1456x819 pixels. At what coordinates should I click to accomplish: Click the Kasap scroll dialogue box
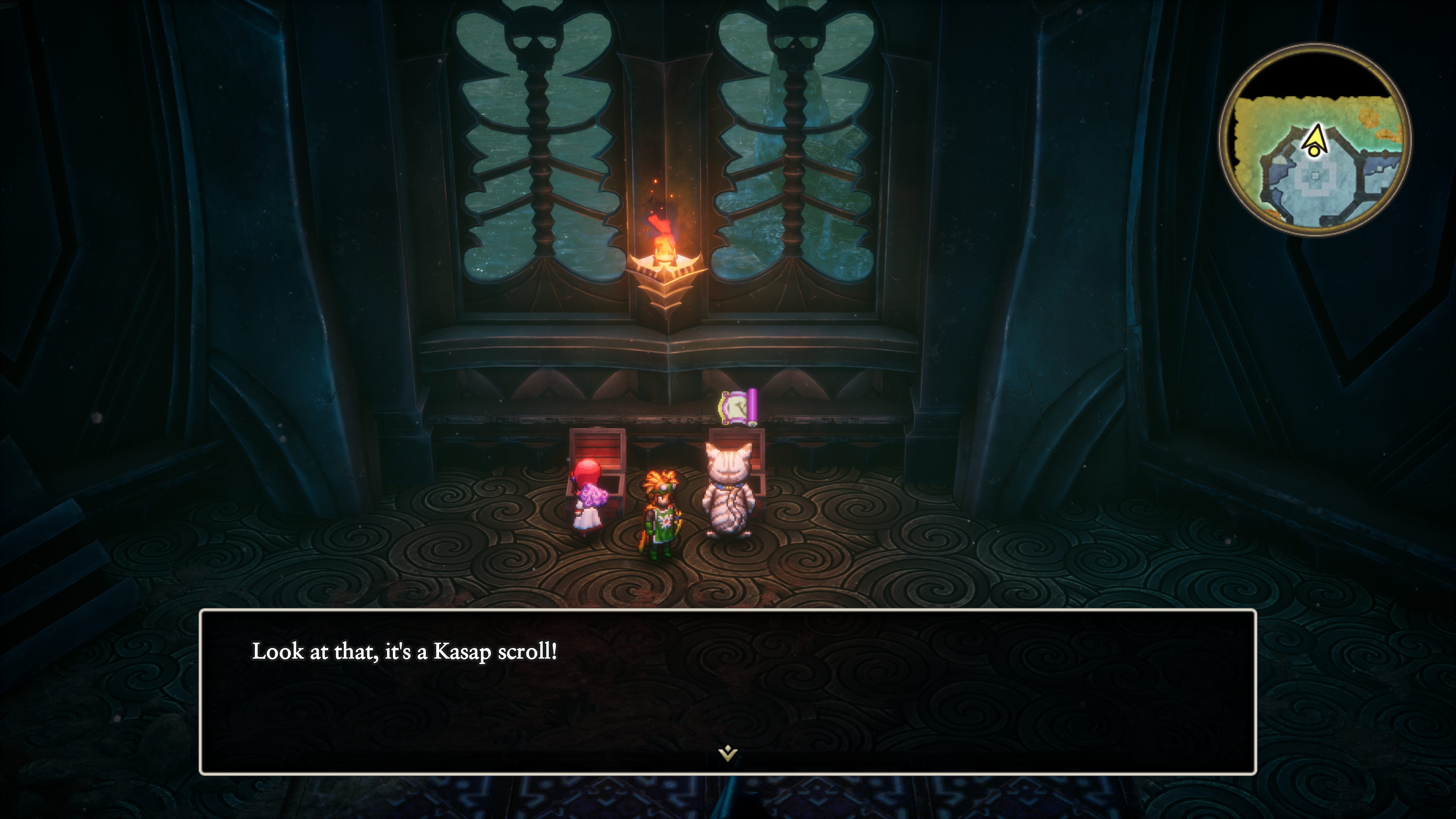728,691
